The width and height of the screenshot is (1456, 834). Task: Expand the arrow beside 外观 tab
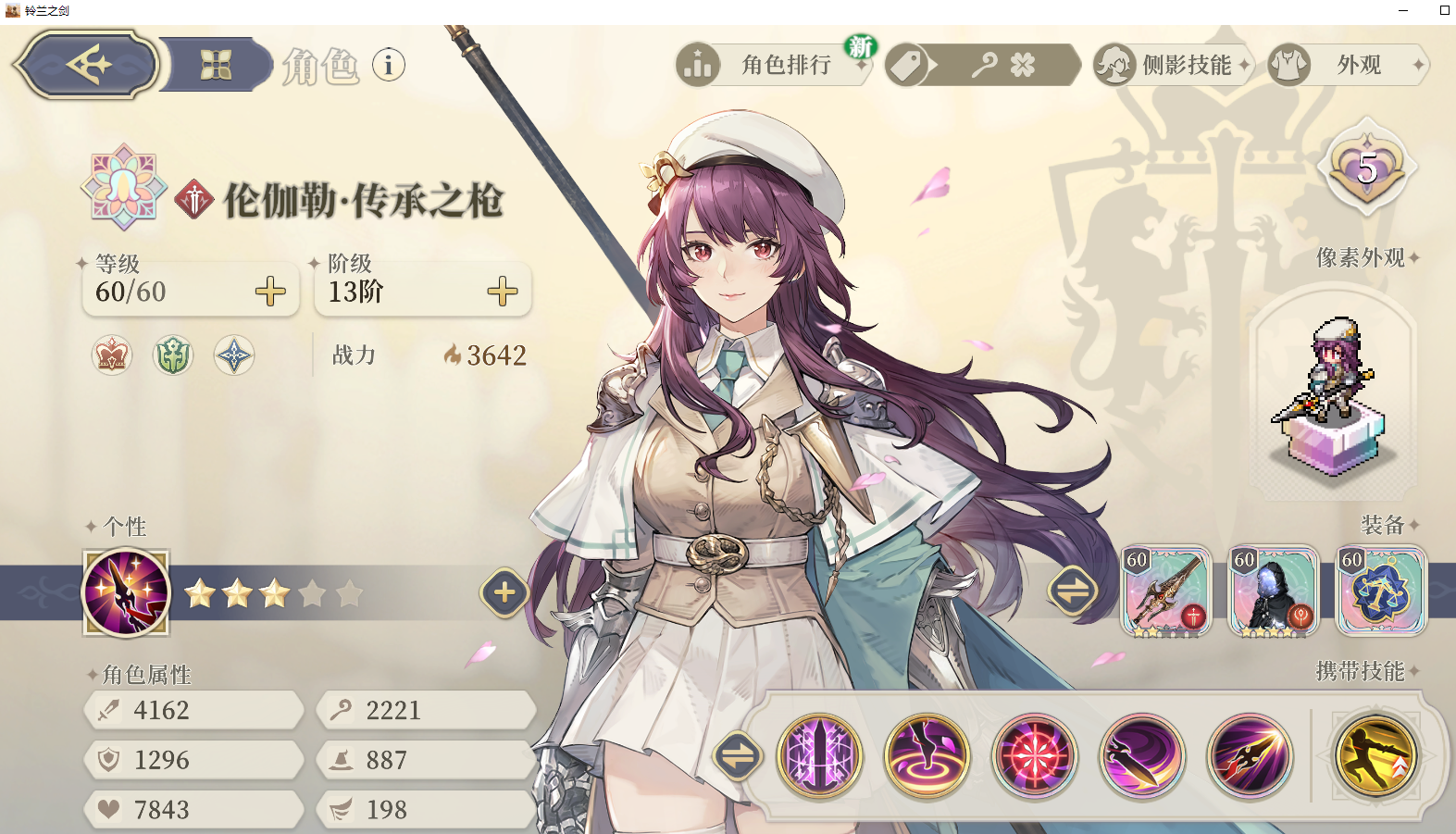(1418, 65)
